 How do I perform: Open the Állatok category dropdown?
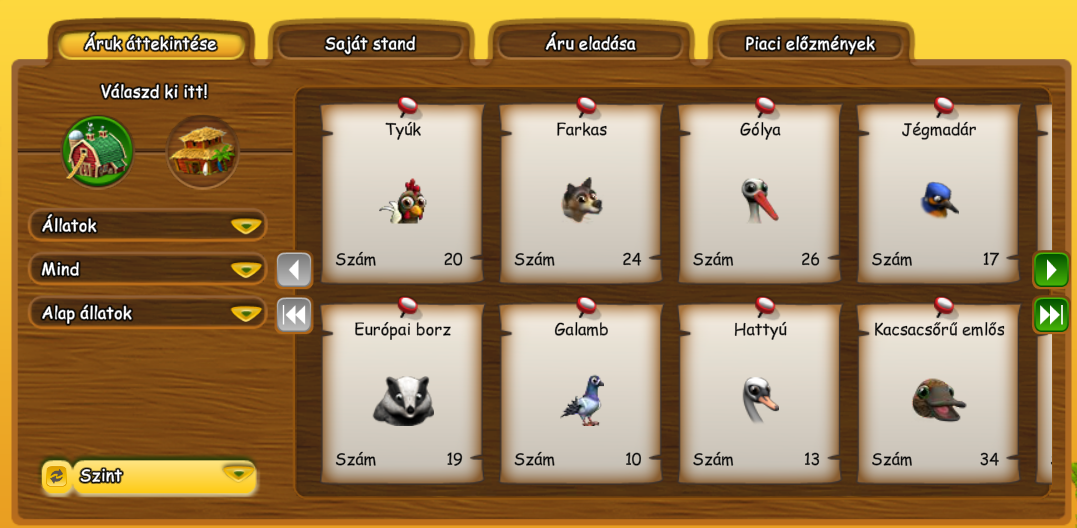click(148, 226)
